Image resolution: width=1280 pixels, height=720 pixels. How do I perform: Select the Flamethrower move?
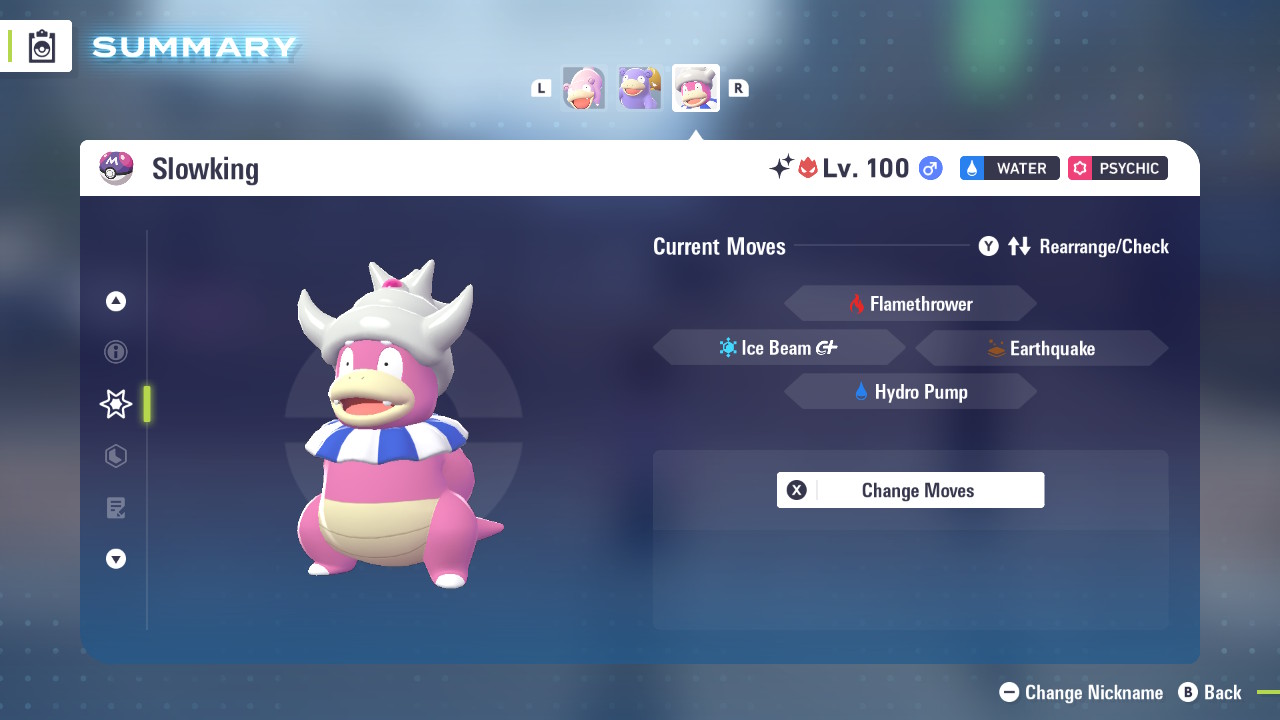tap(910, 304)
